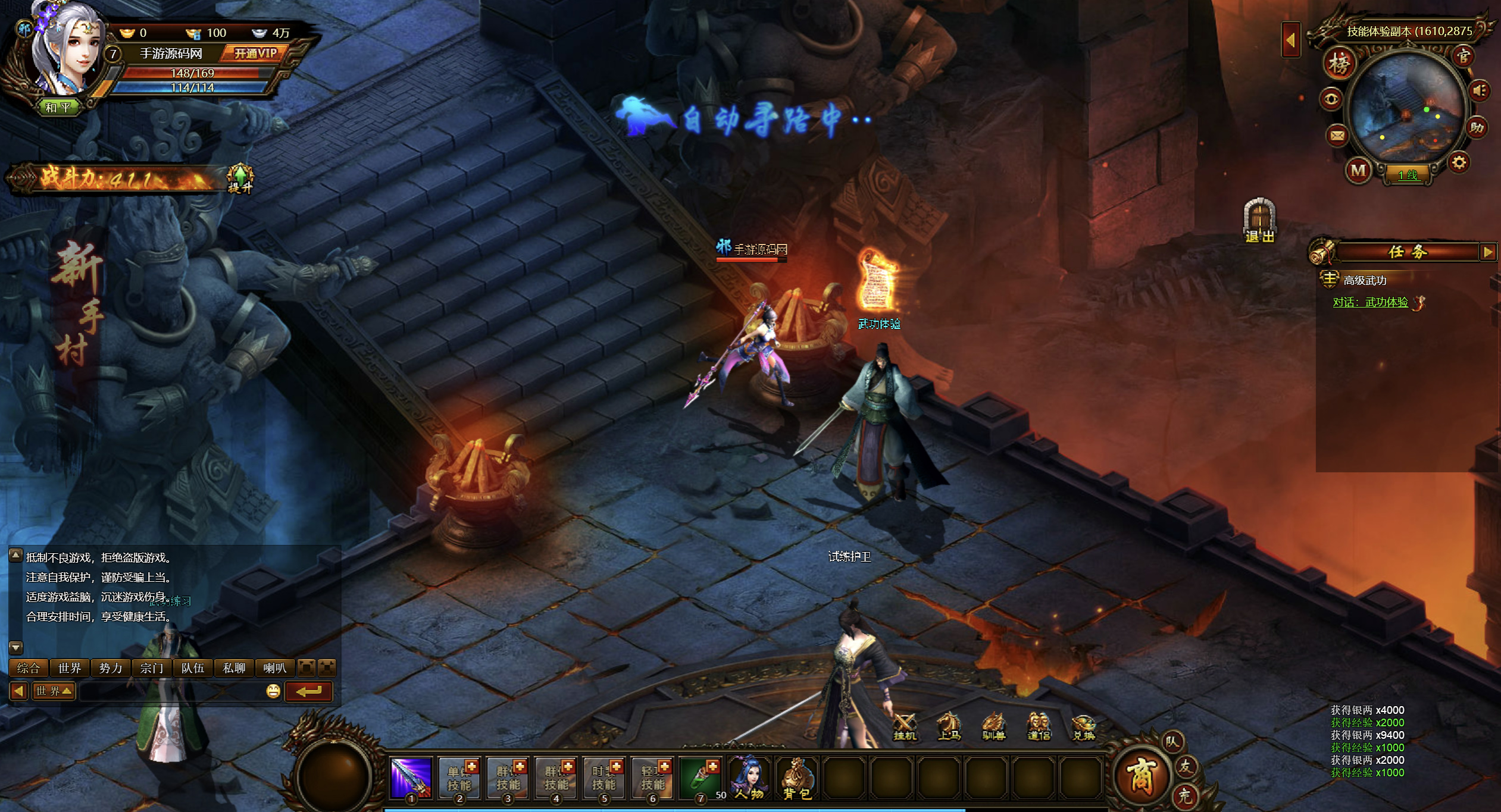Toggle 挂机 auto-battle mode

[905, 726]
